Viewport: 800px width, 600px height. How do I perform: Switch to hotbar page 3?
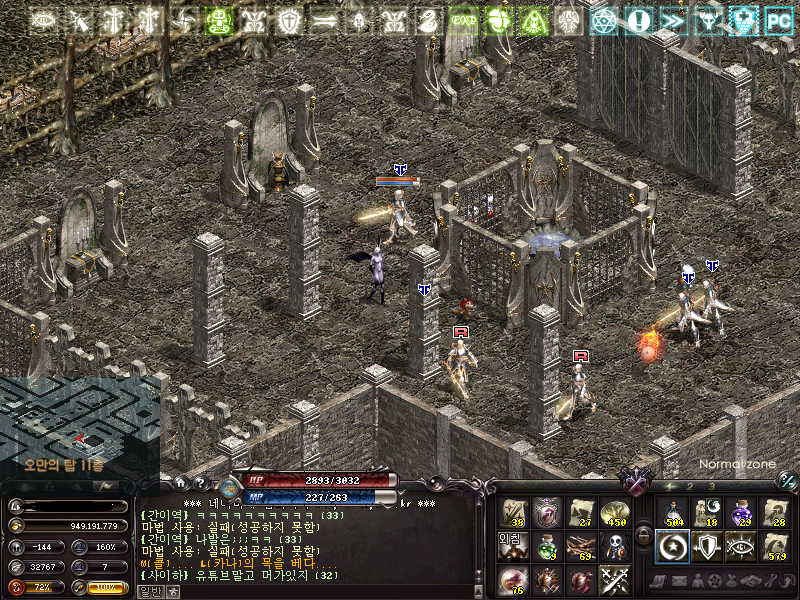click(711, 486)
